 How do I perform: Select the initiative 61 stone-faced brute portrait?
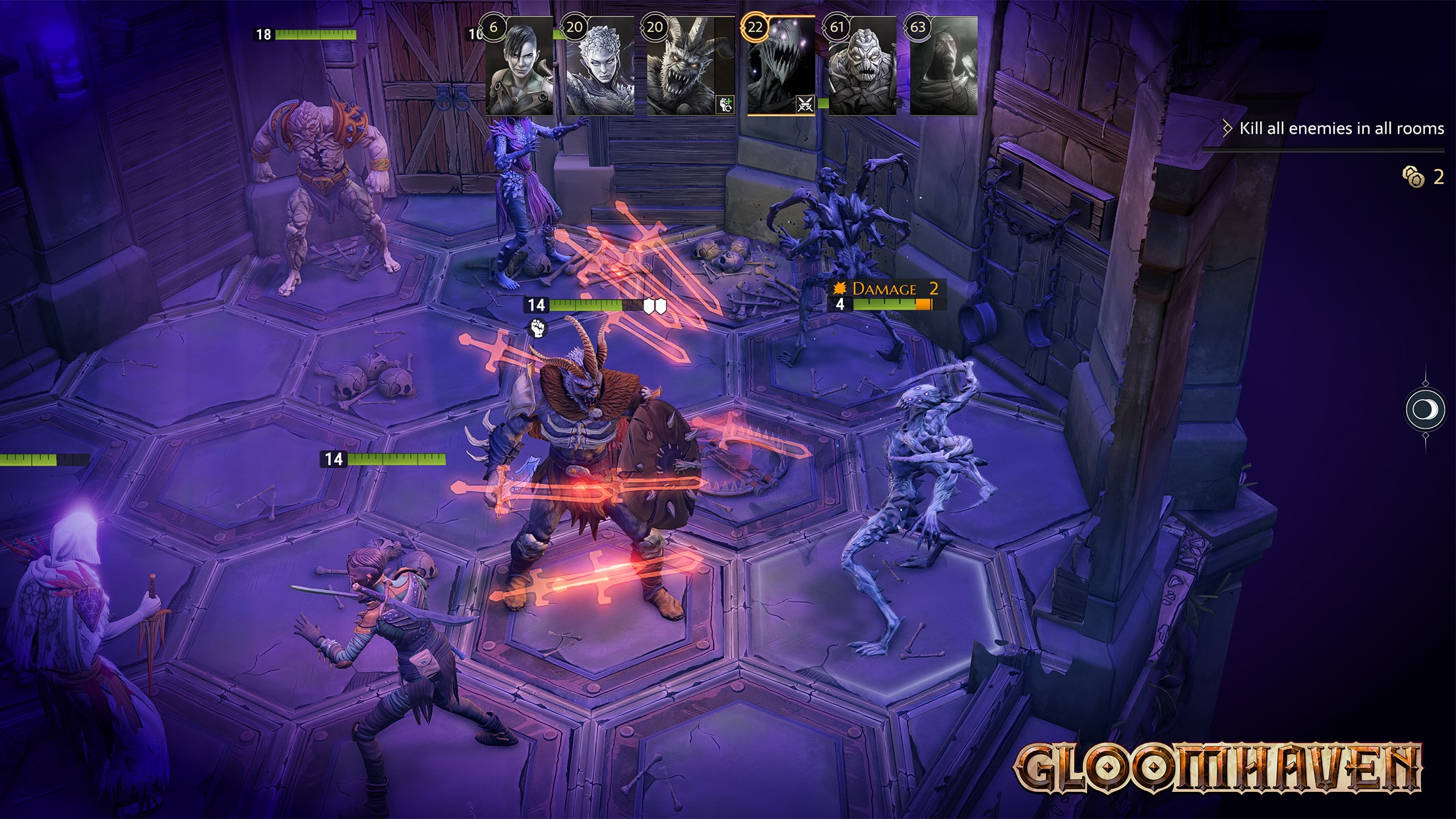pos(863,67)
